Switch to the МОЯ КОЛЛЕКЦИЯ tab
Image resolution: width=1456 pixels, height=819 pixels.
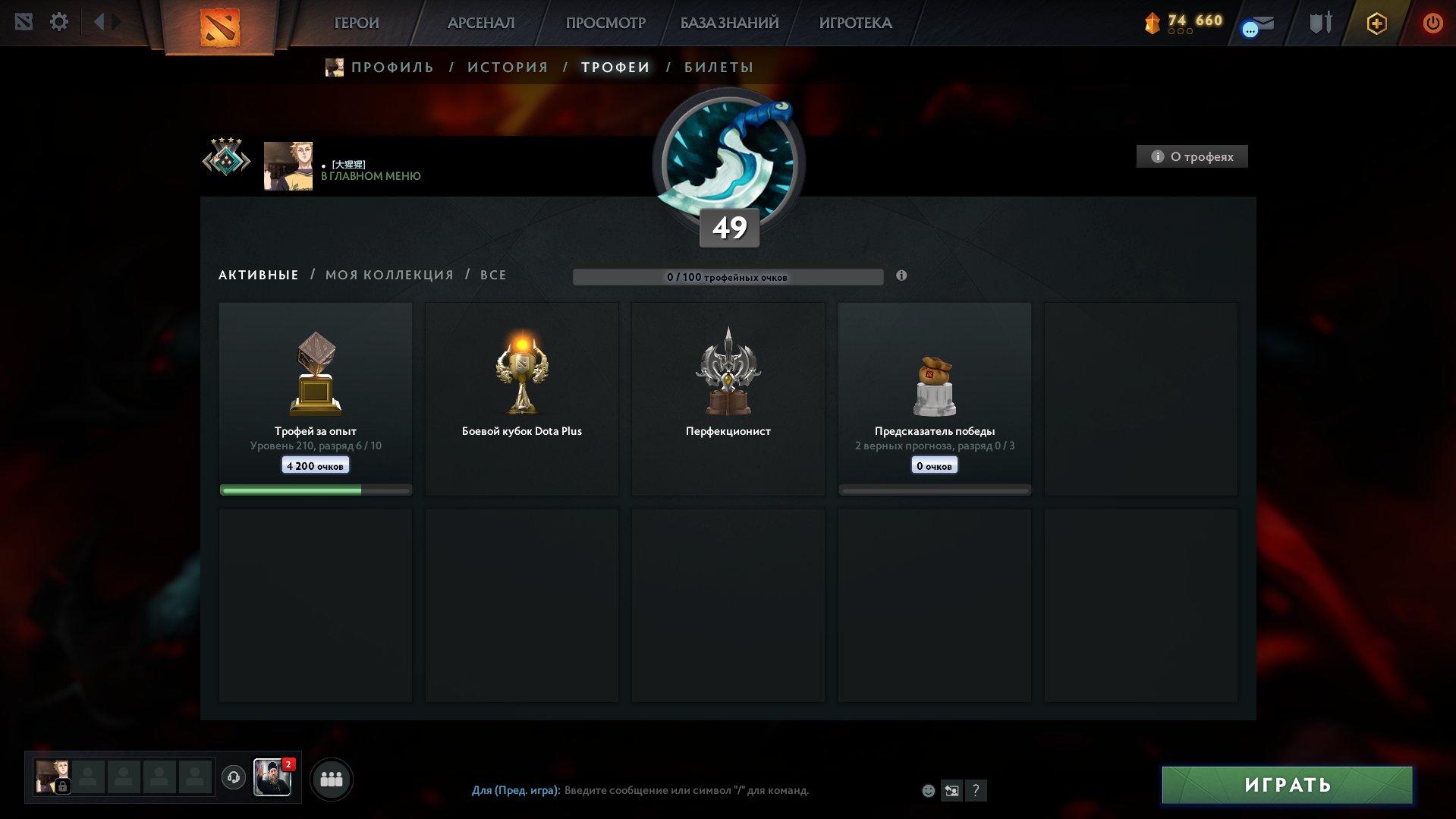click(x=388, y=275)
